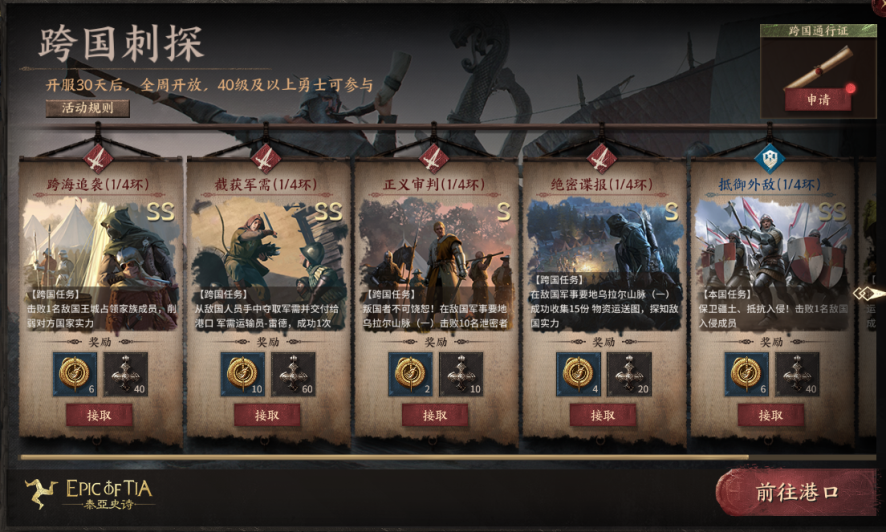Accept the 跨海追袭 mission with 接取
Image resolution: width=886 pixels, height=532 pixels.
pyautogui.click(x=99, y=414)
